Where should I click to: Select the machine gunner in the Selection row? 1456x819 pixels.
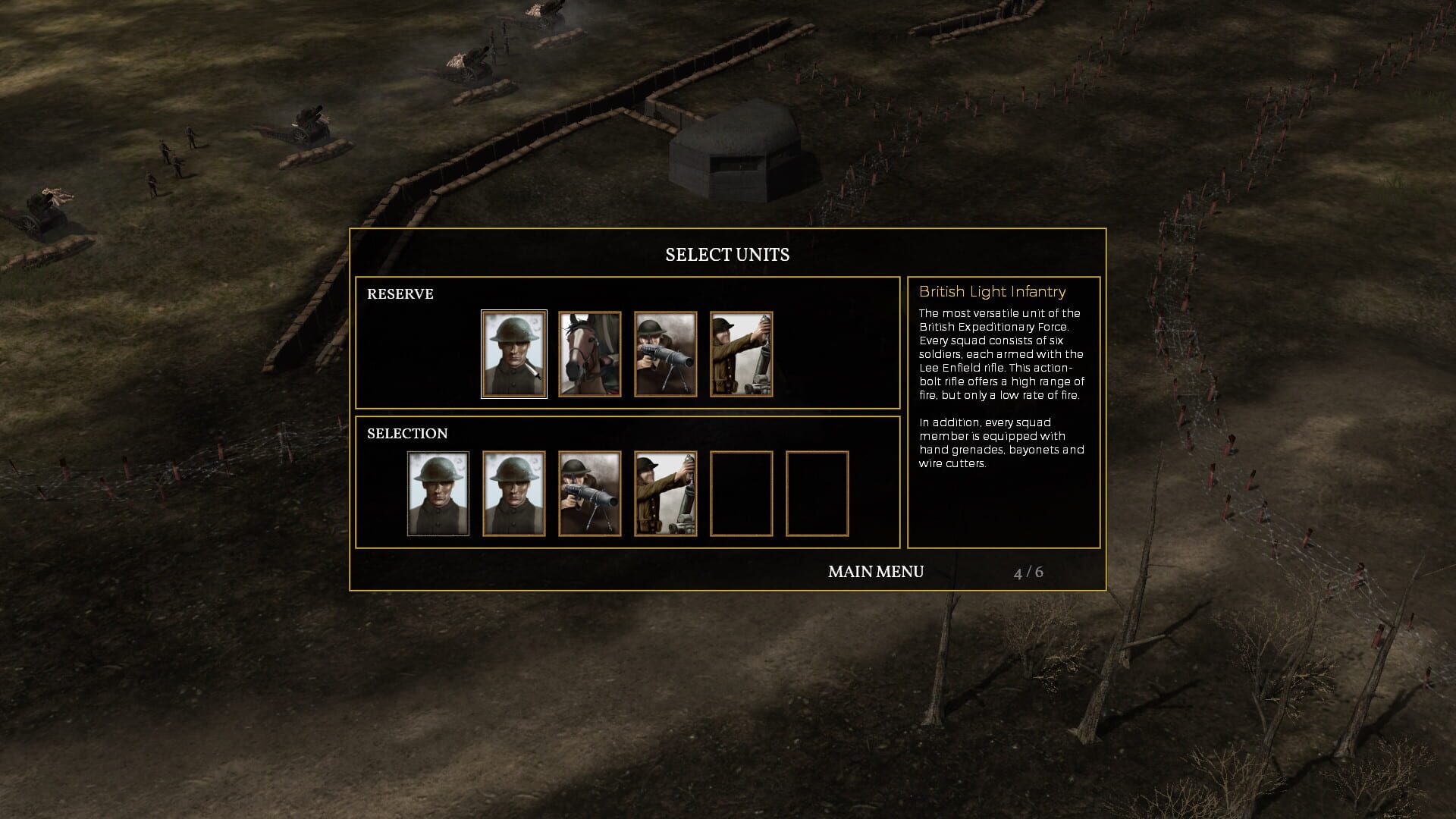589,493
